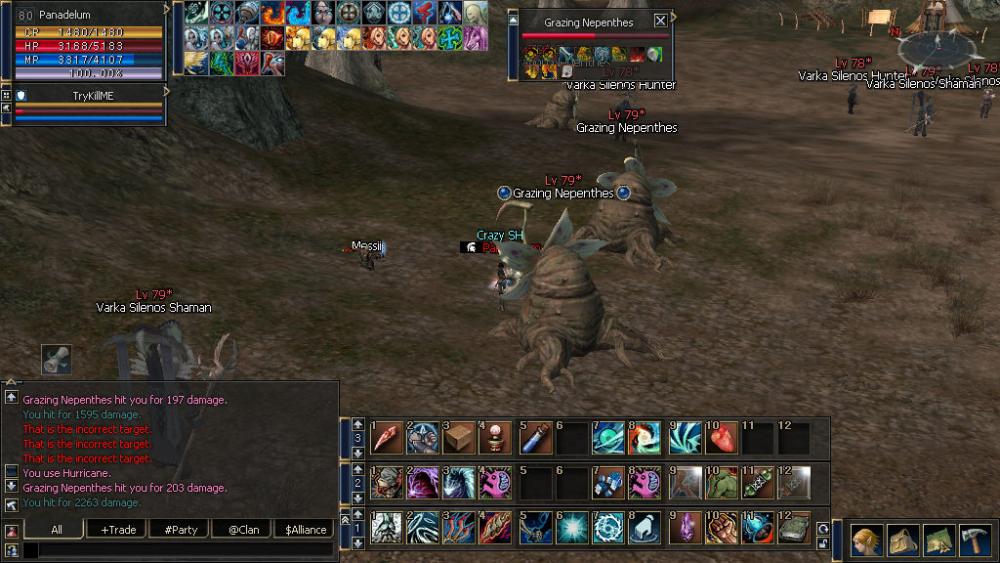Screen dimensions: 1000x563
Task: Close the Grazing Nepenthes target window
Action: 660,21
